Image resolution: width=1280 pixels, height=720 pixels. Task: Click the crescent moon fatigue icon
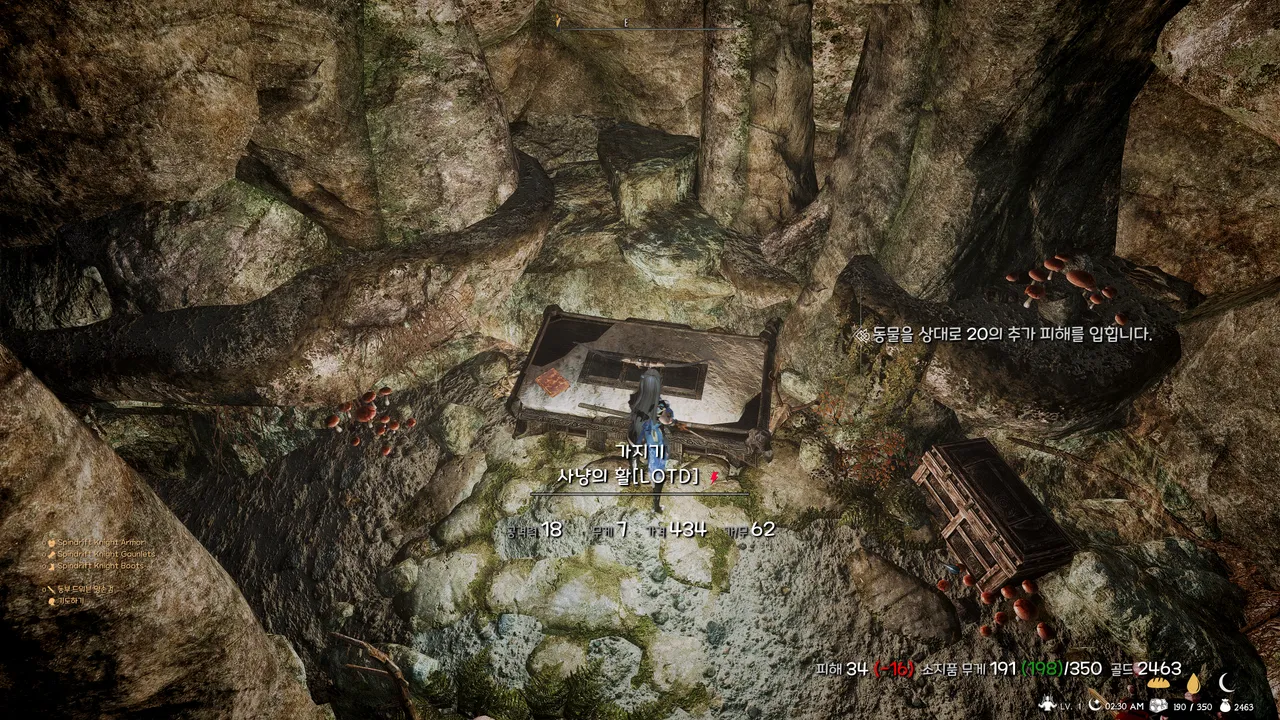click(x=1226, y=684)
